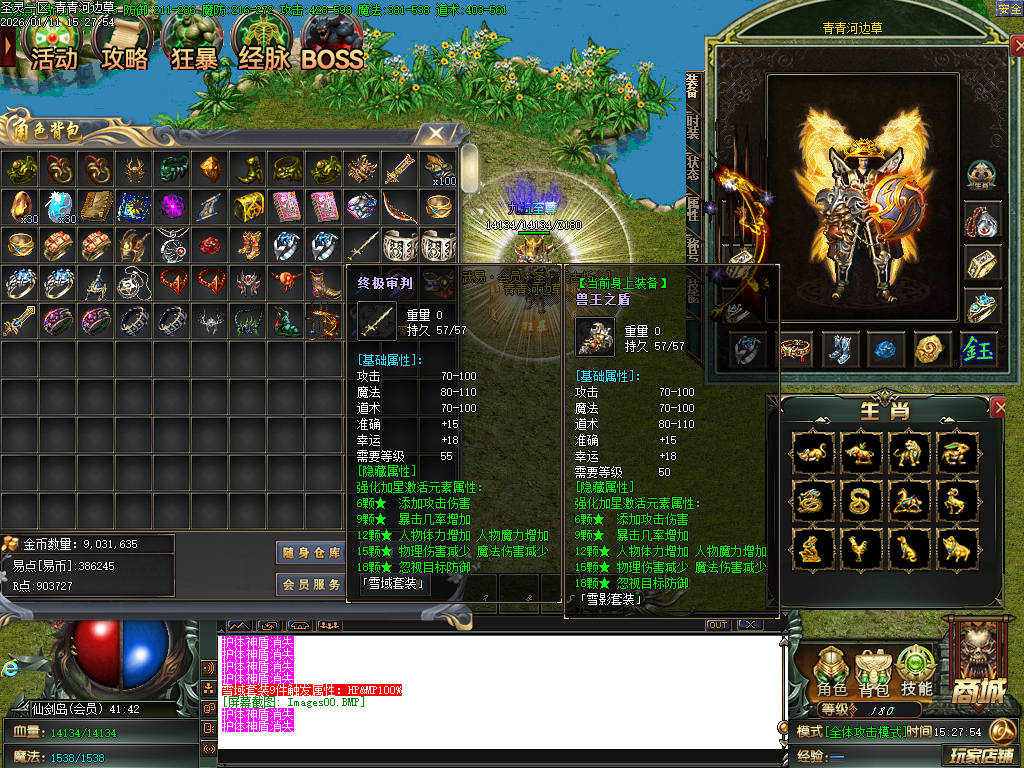This screenshot has height=768, width=1024.
Task: Select the orange egg stack x30
Action: [20, 206]
